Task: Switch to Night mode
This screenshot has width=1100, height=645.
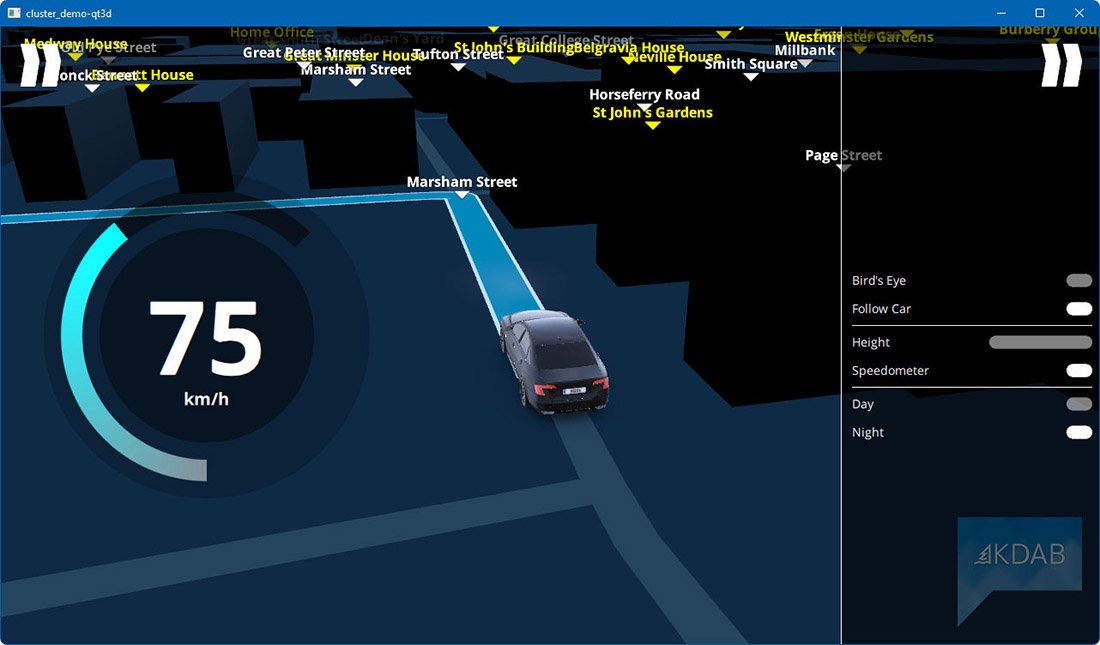Action: 1079,432
